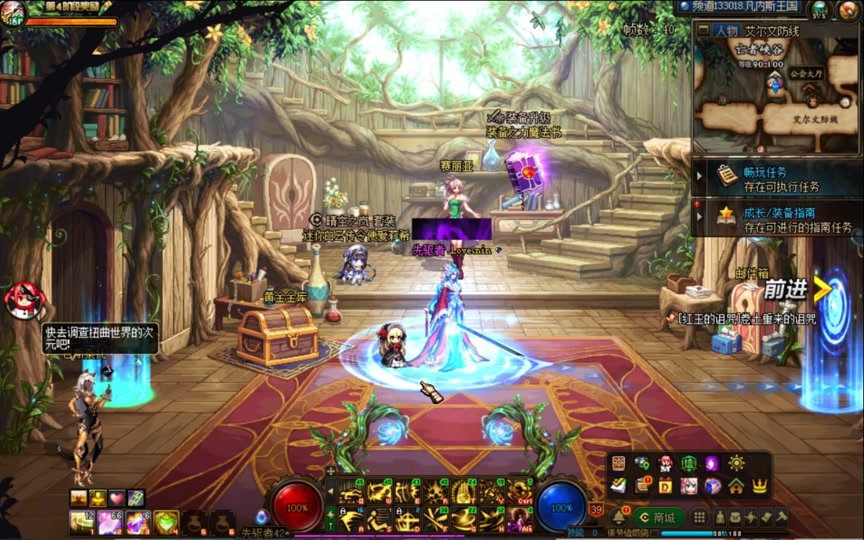Open the golden sun gear icon
This screenshot has height=540, width=864.
pos(737,463)
